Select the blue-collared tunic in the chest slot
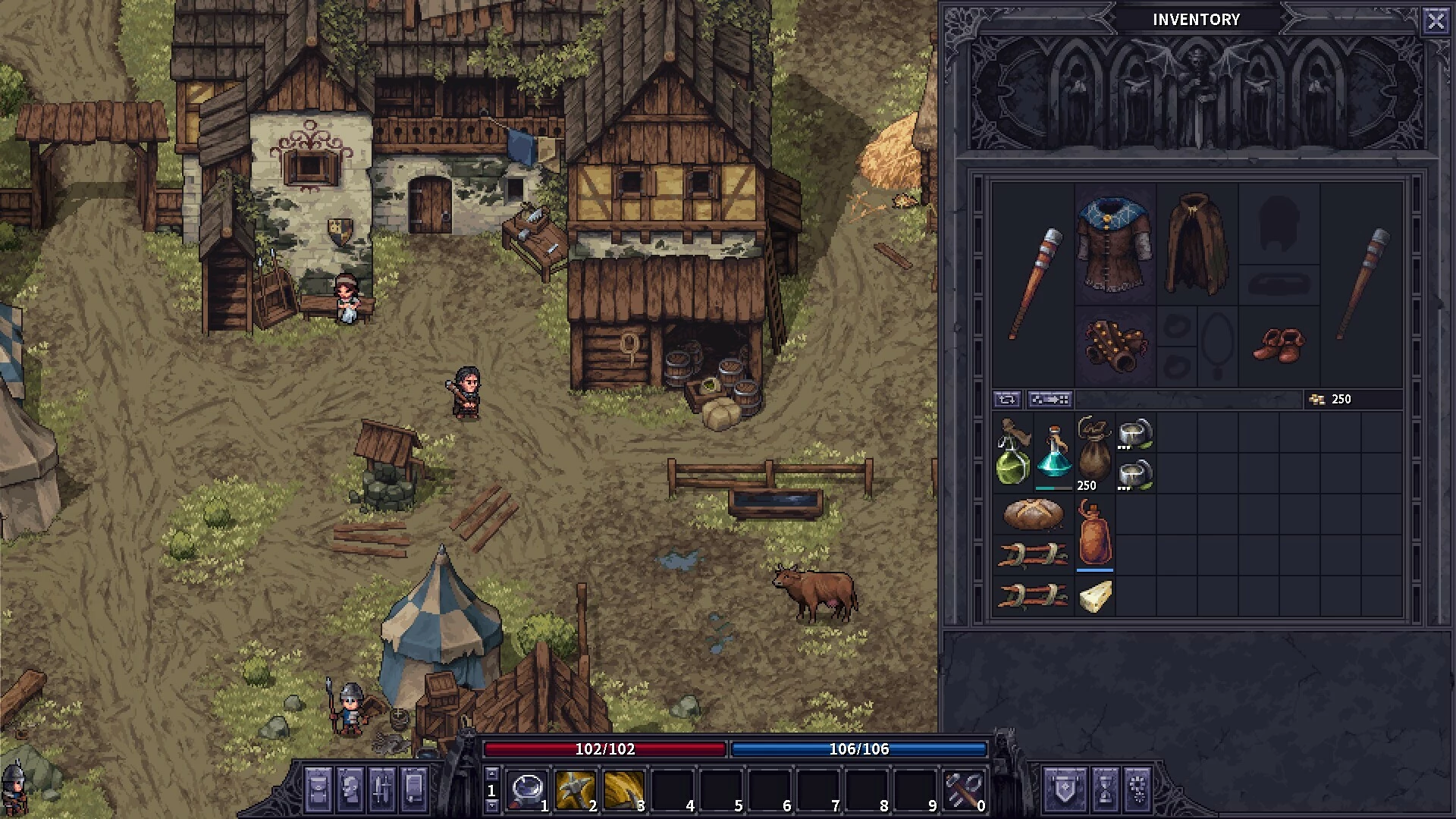The height and width of the screenshot is (819, 1456). click(1115, 244)
